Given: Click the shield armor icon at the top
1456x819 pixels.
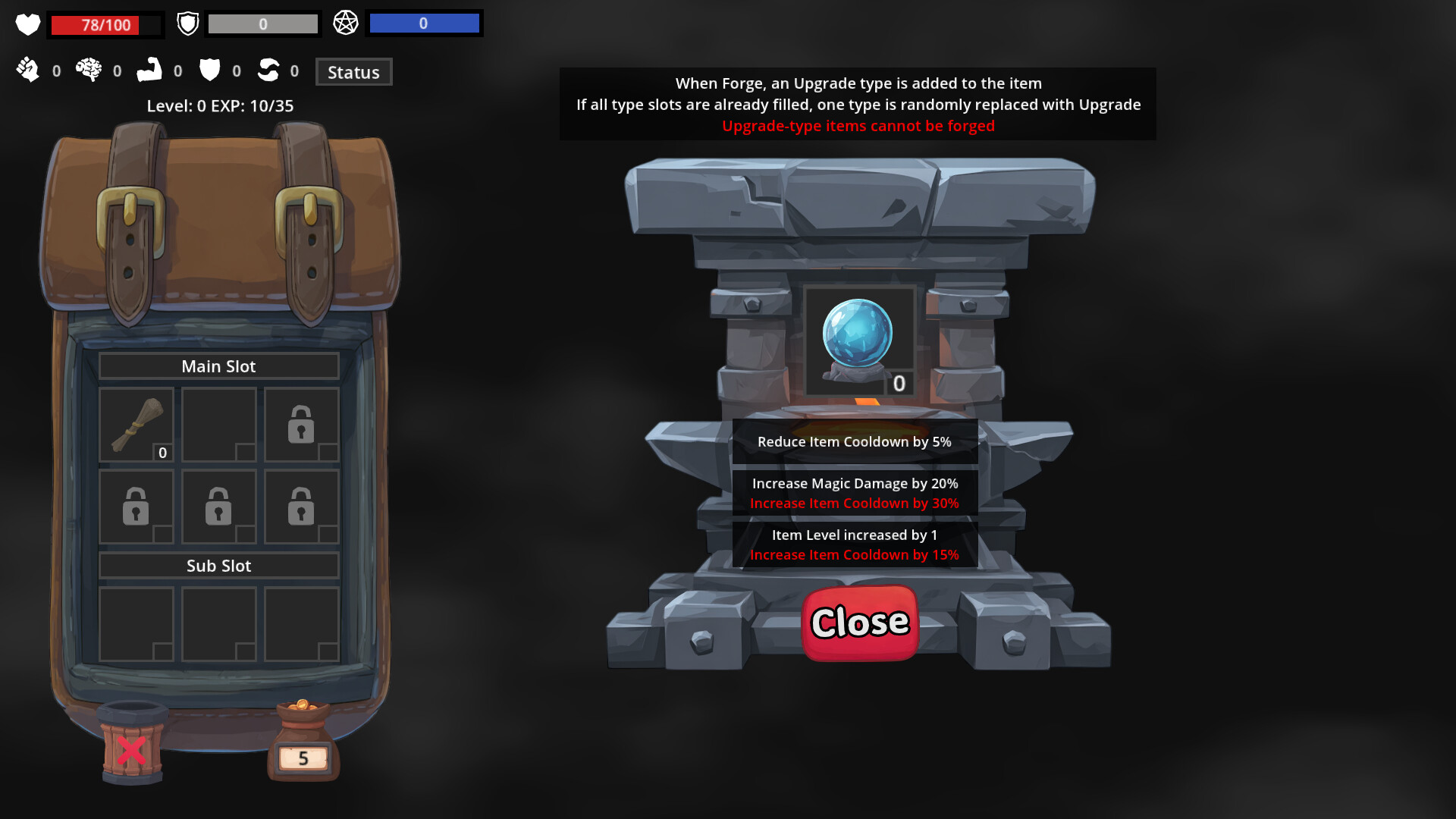Looking at the screenshot, I should click(x=187, y=23).
